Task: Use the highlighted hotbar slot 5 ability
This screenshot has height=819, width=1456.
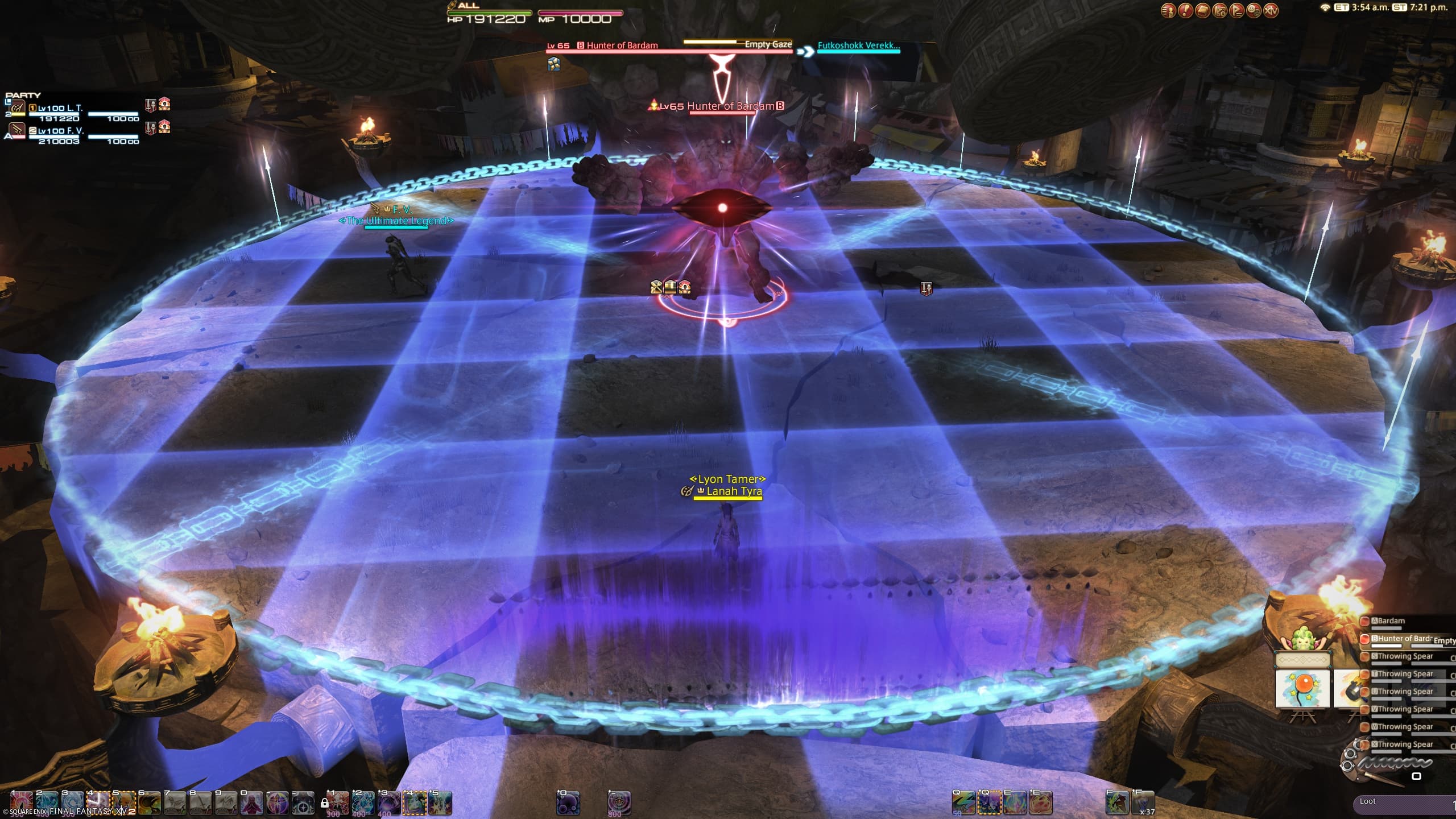Action: [125, 803]
